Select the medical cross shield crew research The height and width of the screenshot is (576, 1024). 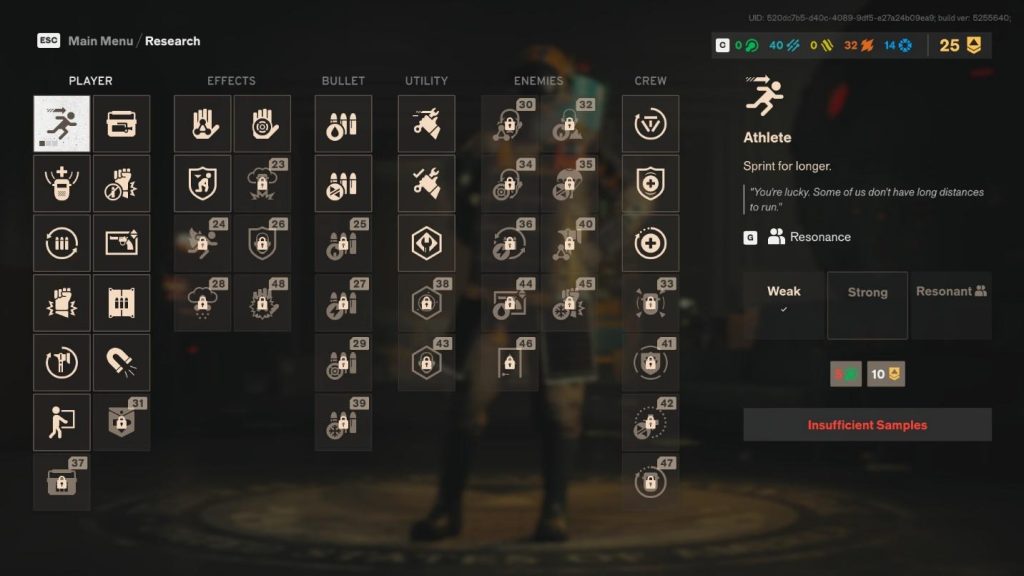click(650, 183)
